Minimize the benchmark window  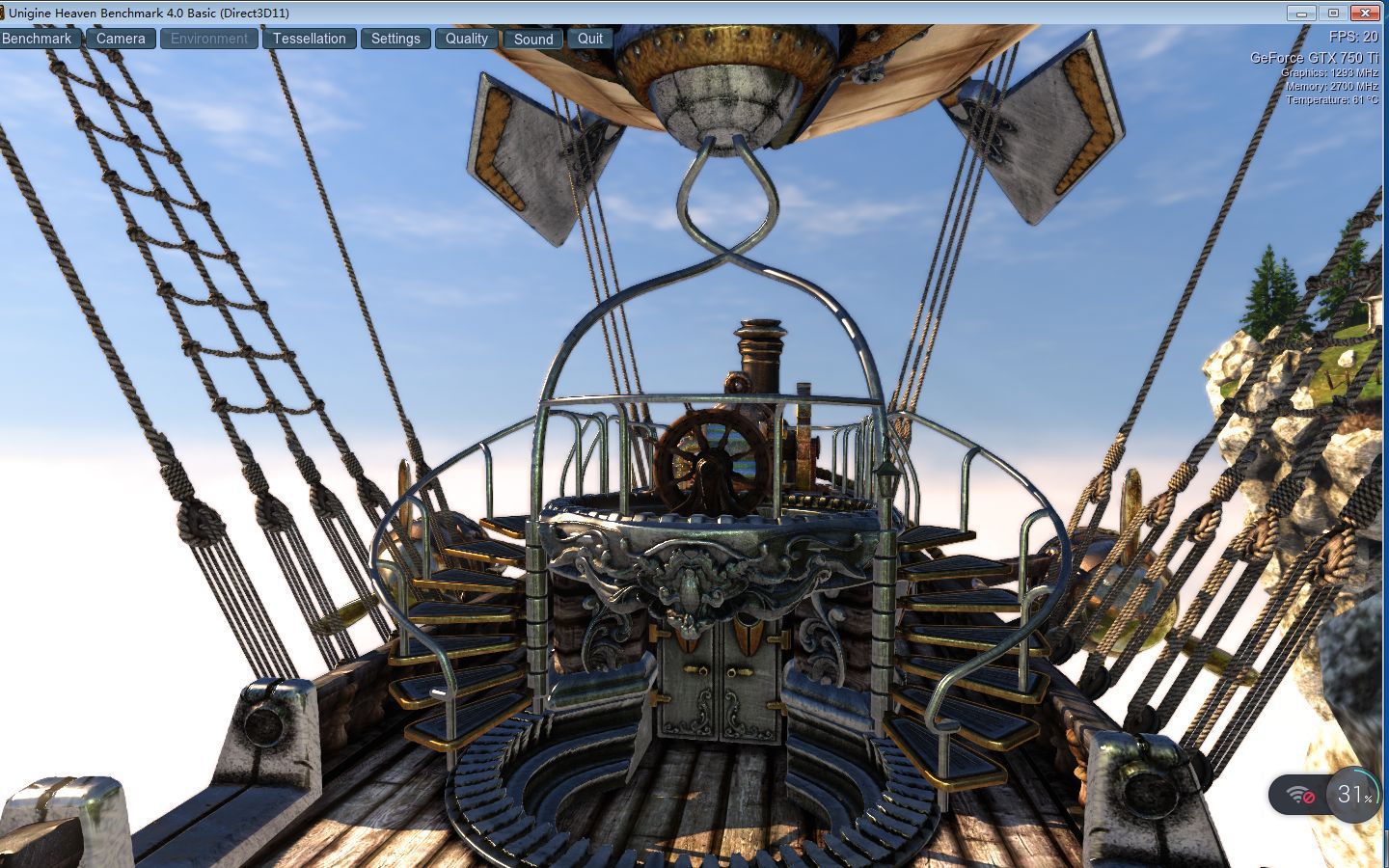(1301, 13)
